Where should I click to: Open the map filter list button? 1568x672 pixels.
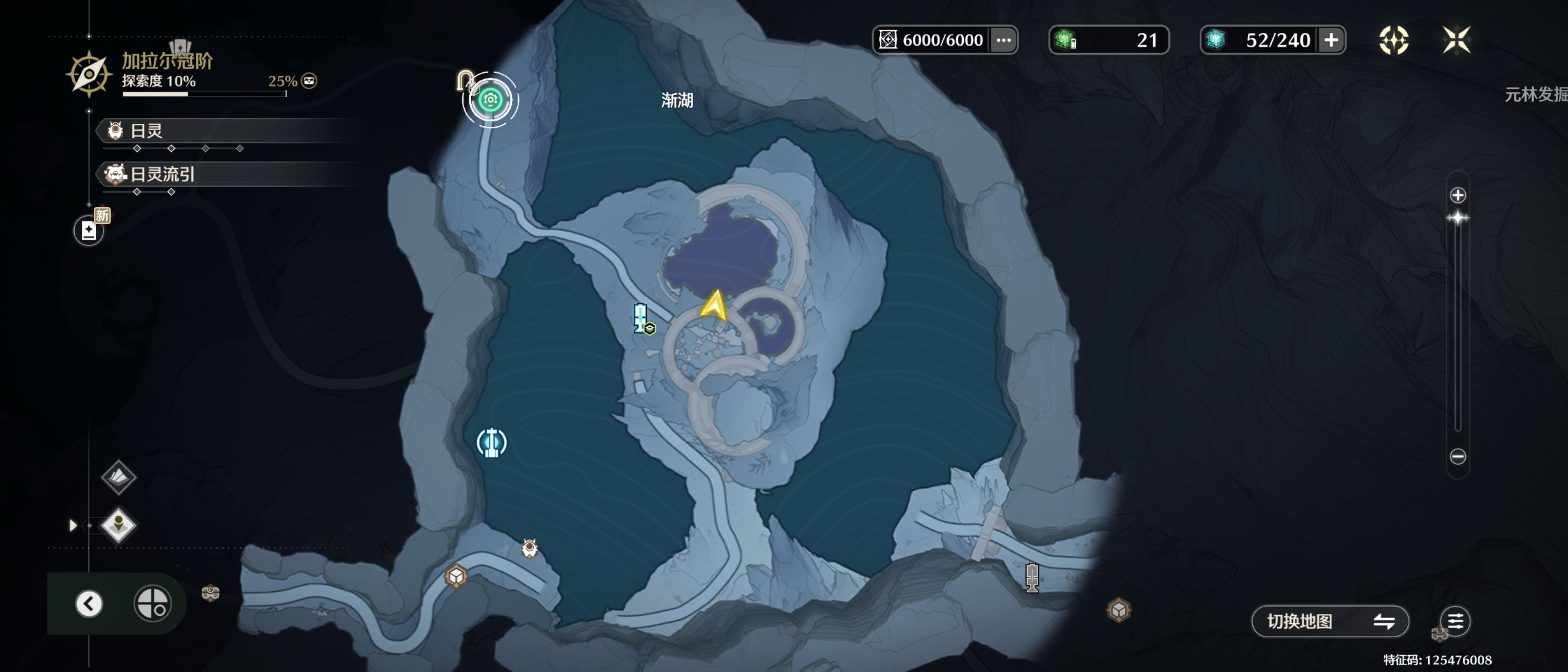pyautogui.click(x=1455, y=621)
